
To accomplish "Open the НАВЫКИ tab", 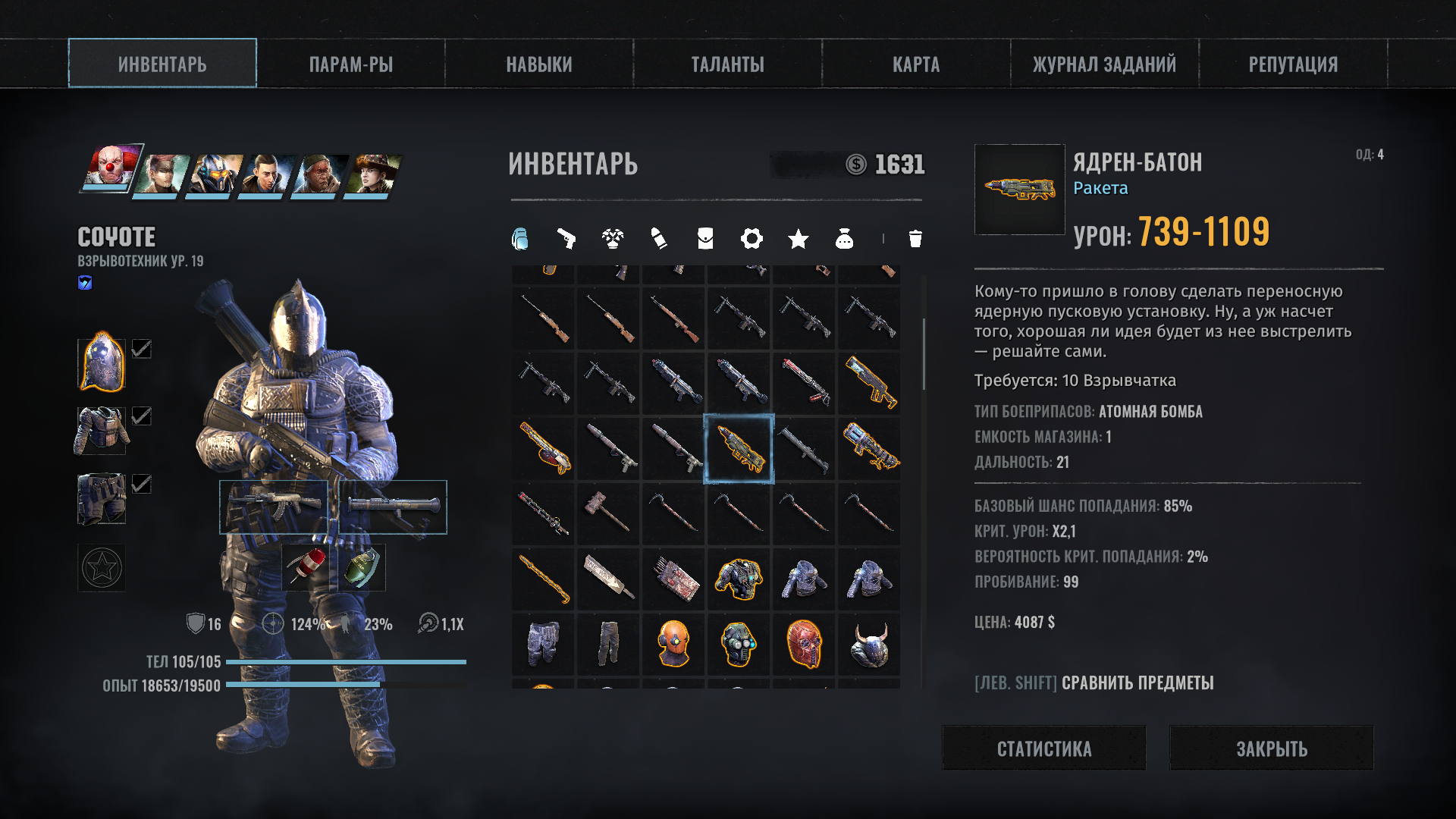I will coord(539,64).
